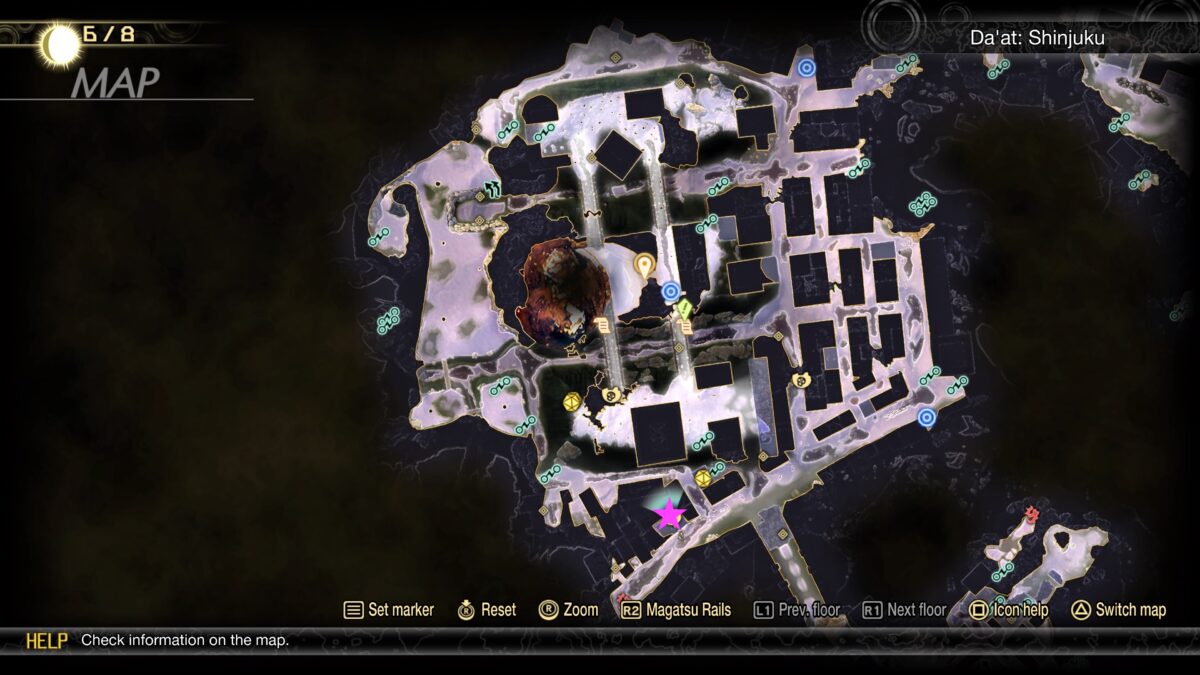Viewport: 1200px width, 675px height.
Task: Choose the blue leyline fount beside the orange pin
Action: [671, 291]
